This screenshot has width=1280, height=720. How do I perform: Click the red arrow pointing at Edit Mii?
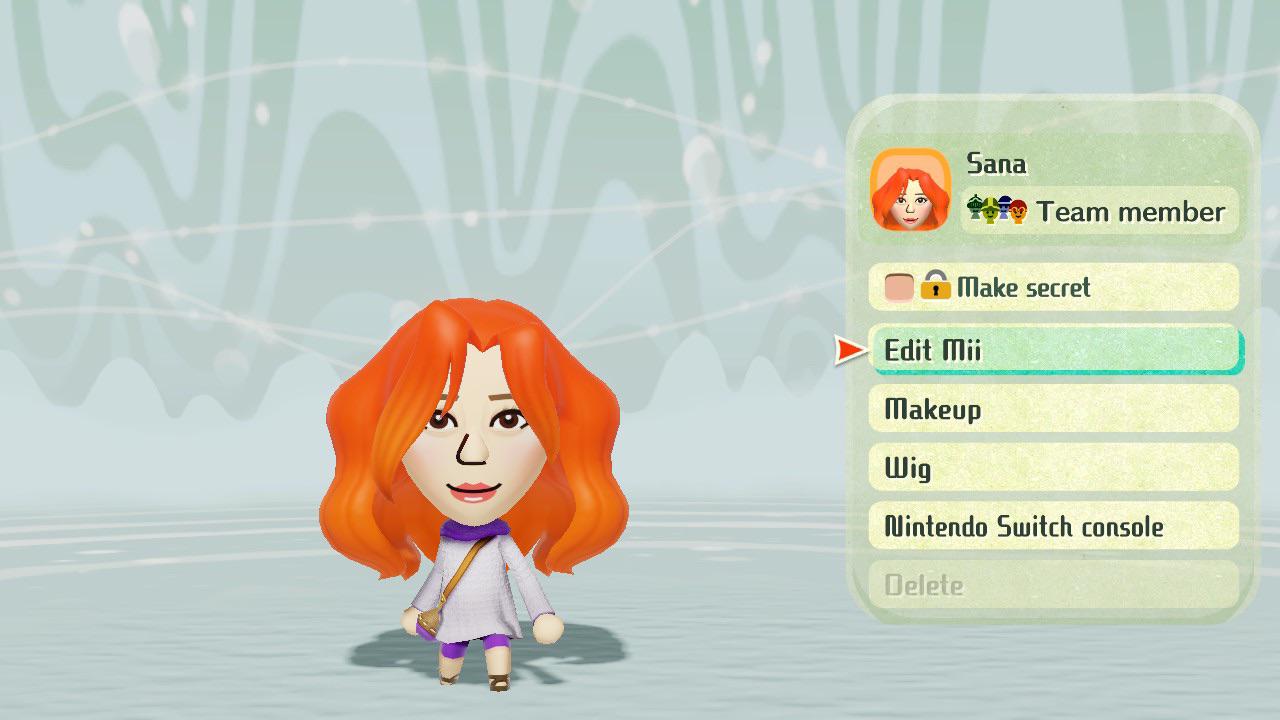(x=849, y=351)
